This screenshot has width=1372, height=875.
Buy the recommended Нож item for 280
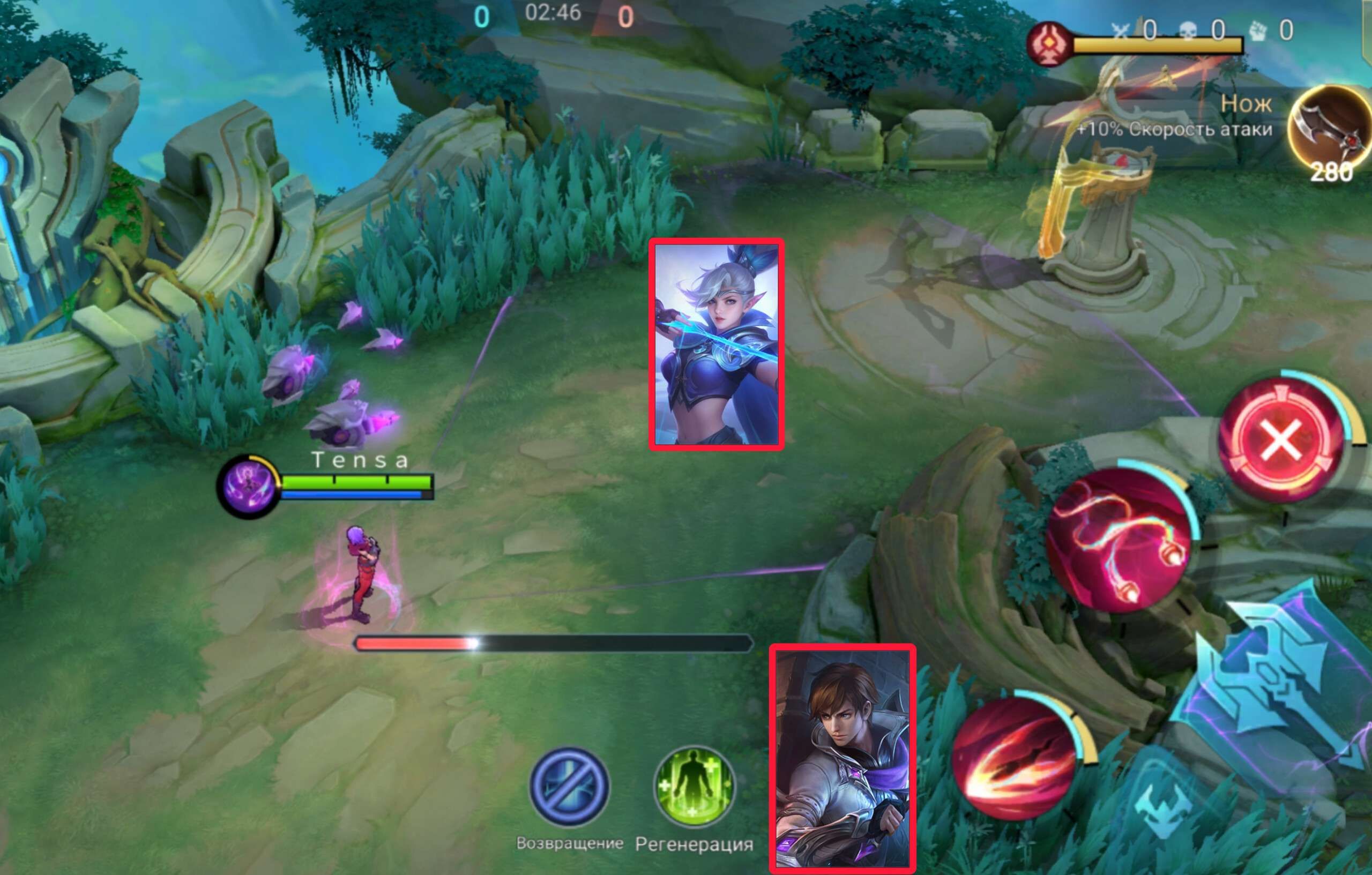(1329, 132)
